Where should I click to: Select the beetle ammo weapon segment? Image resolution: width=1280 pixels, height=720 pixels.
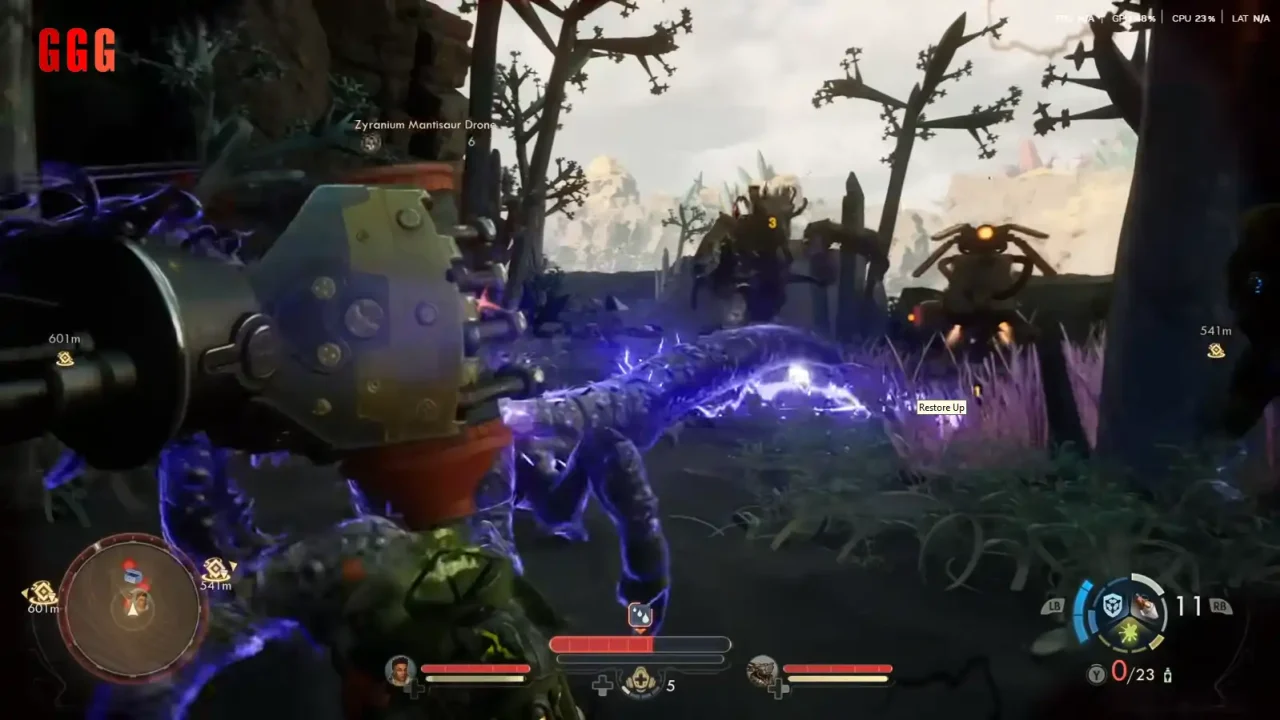[x=1147, y=606]
